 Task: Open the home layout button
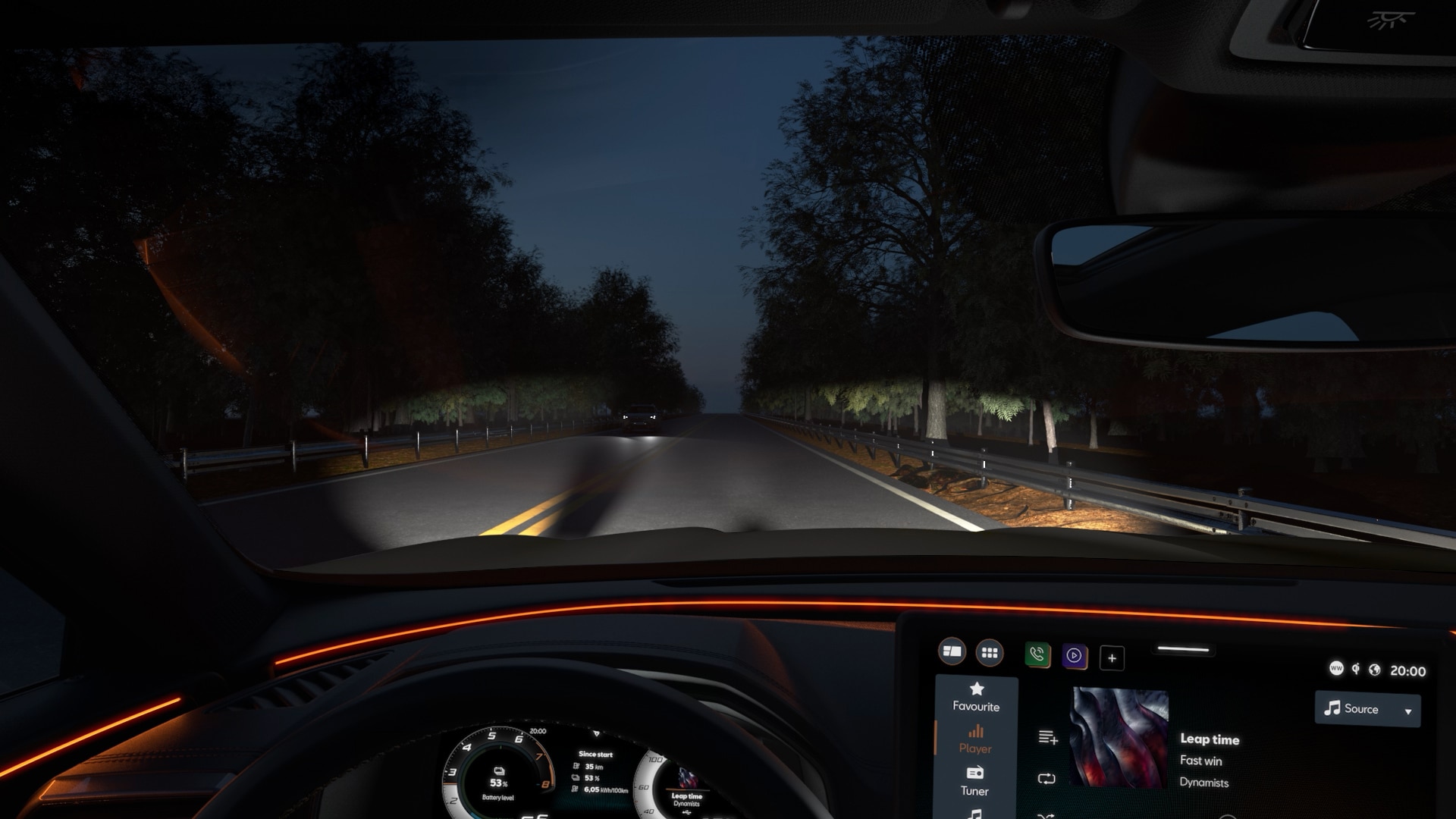point(952,651)
